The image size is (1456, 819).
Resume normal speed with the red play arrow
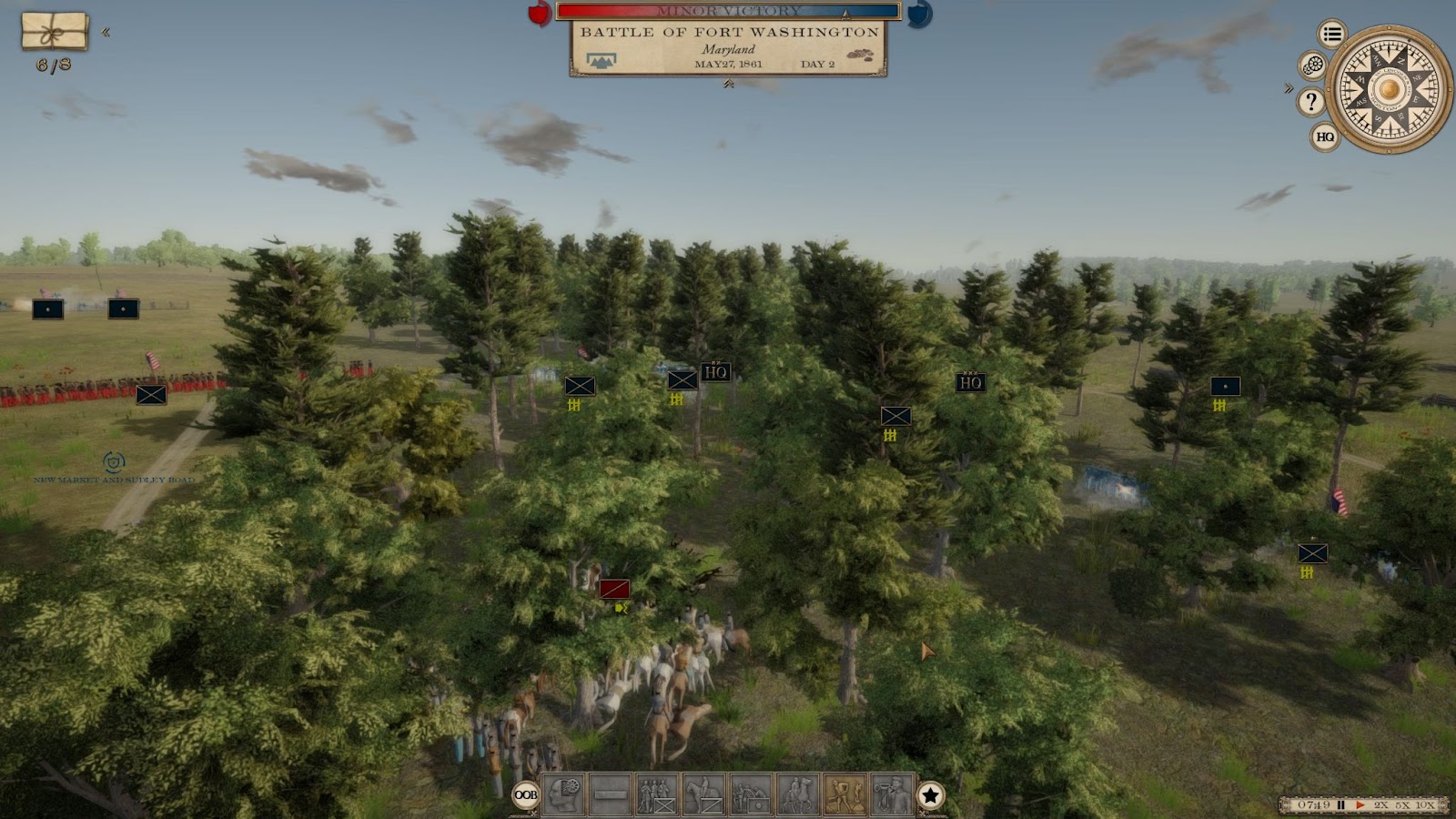(x=1360, y=805)
